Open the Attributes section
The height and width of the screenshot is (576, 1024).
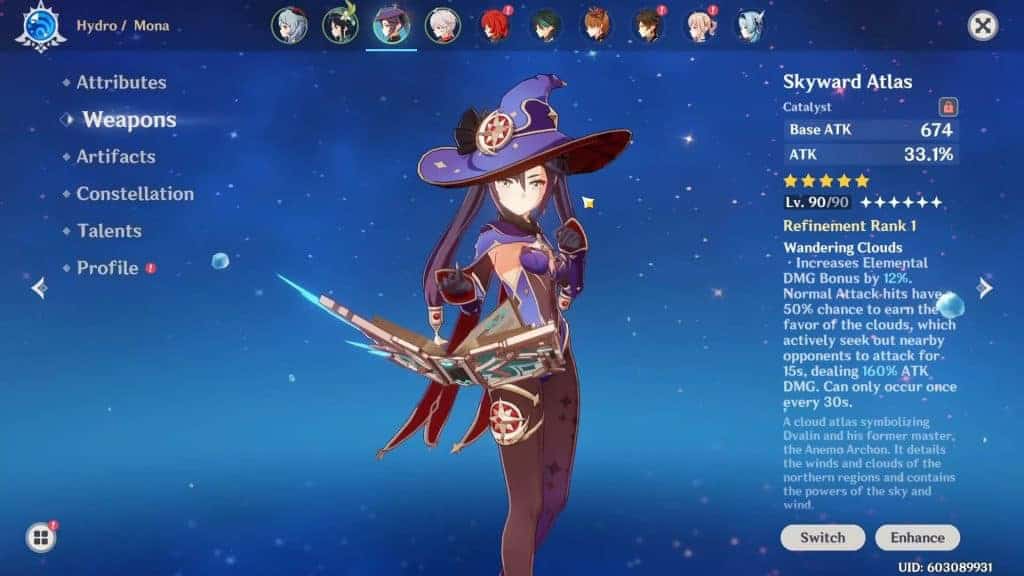tap(121, 83)
